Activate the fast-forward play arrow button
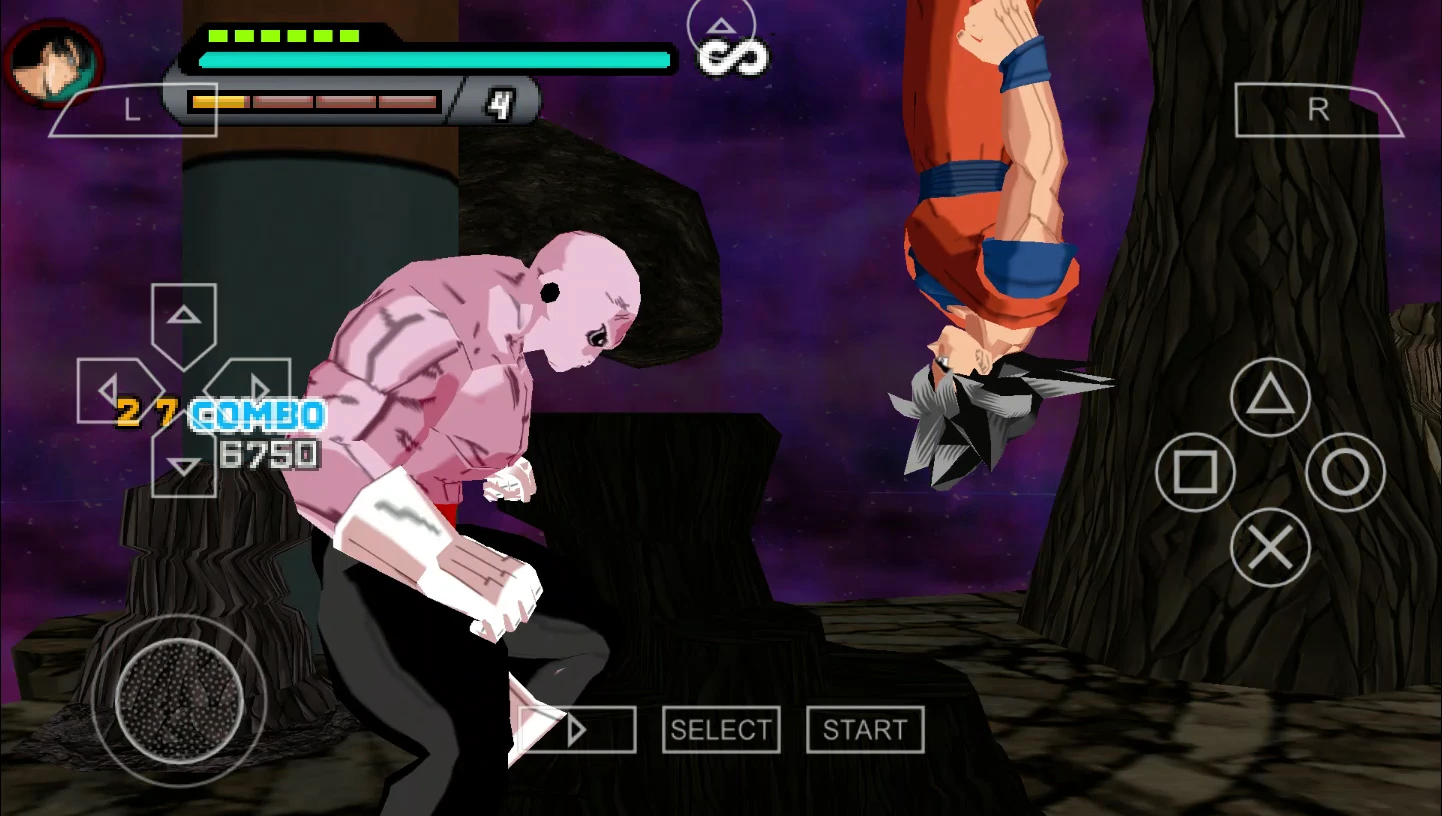 [x=577, y=730]
